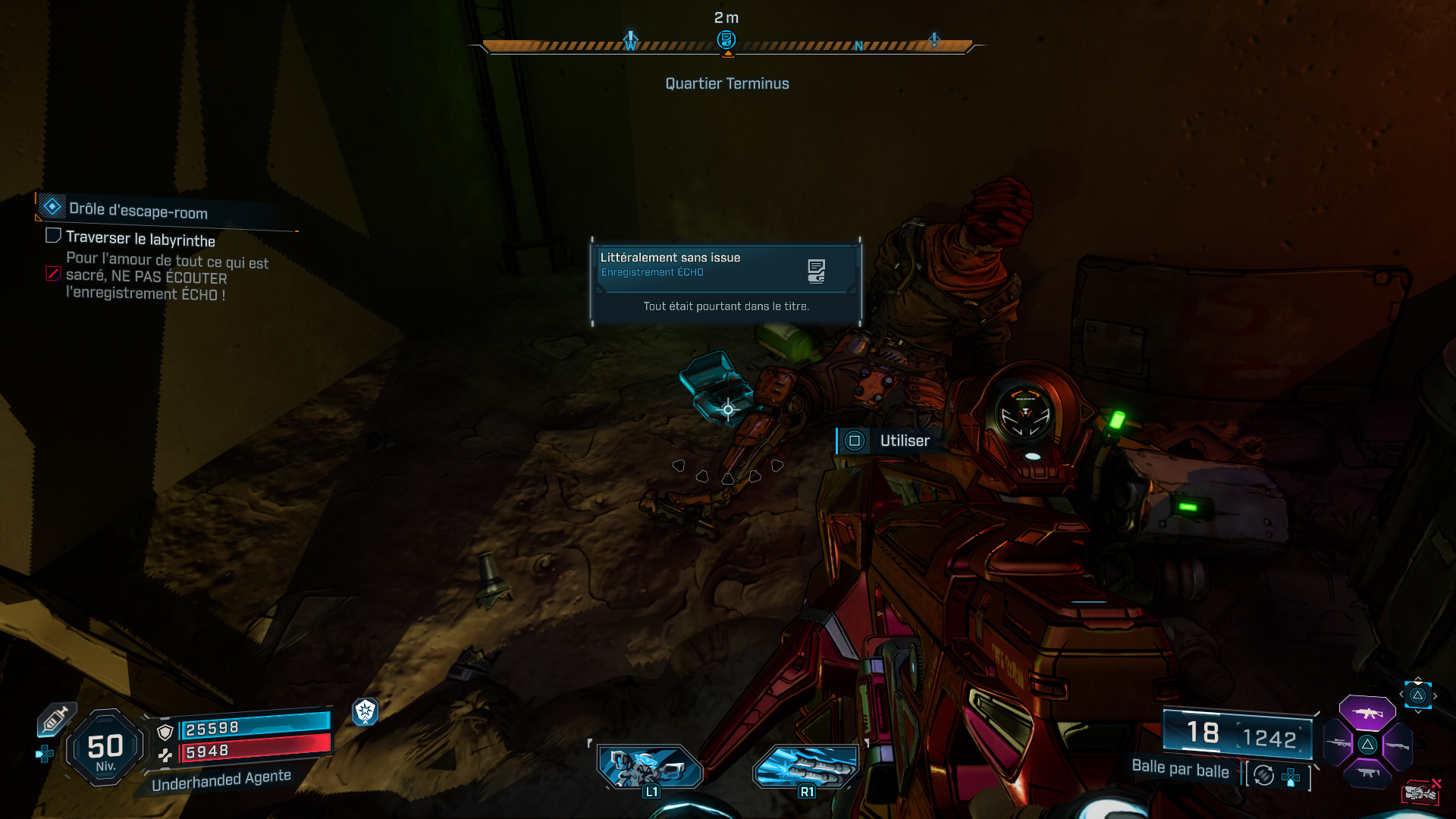Expand the triangle weapon-swap selector arrows
Screen dimensions: 1456x819
pyautogui.click(x=1418, y=695)
